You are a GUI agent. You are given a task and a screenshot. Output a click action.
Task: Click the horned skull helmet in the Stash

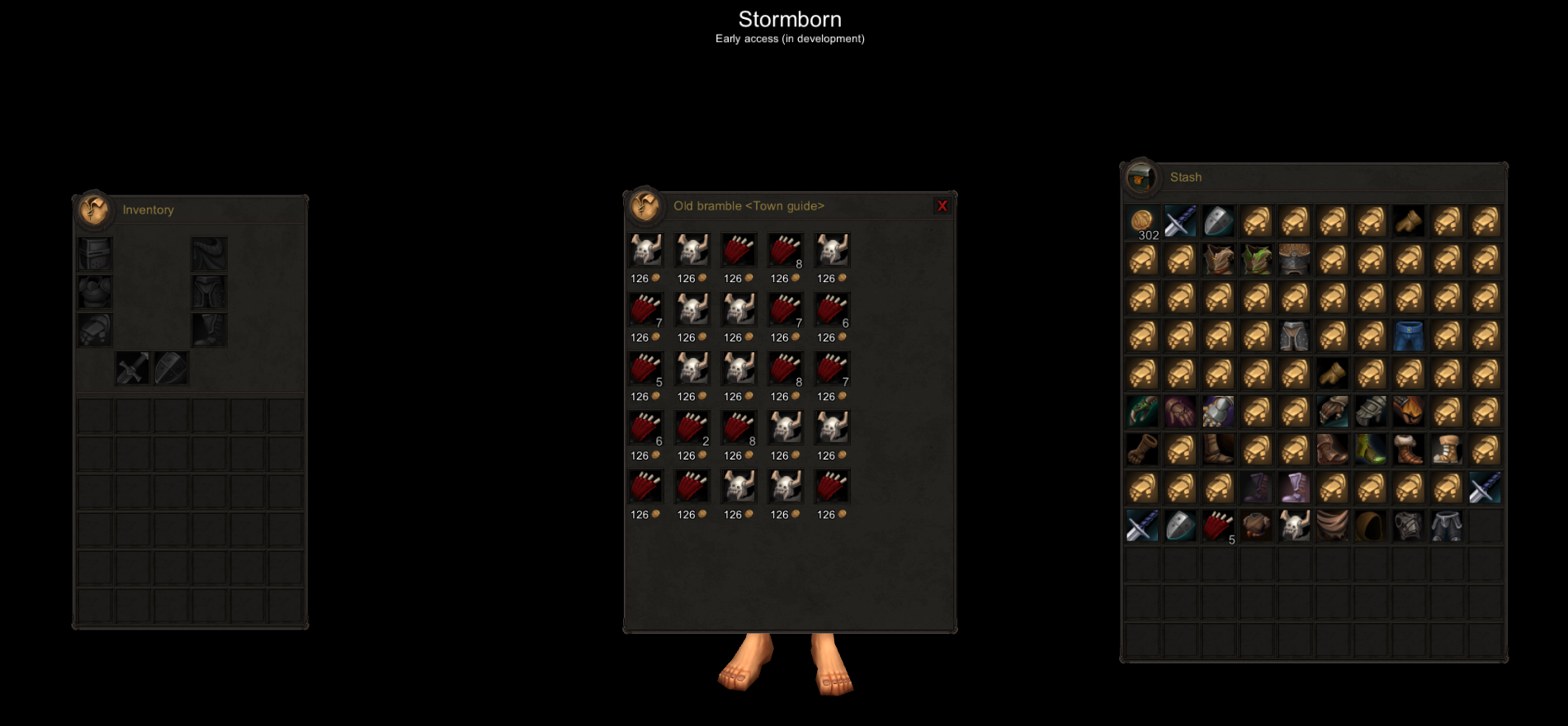click(x=1294, y=526)
